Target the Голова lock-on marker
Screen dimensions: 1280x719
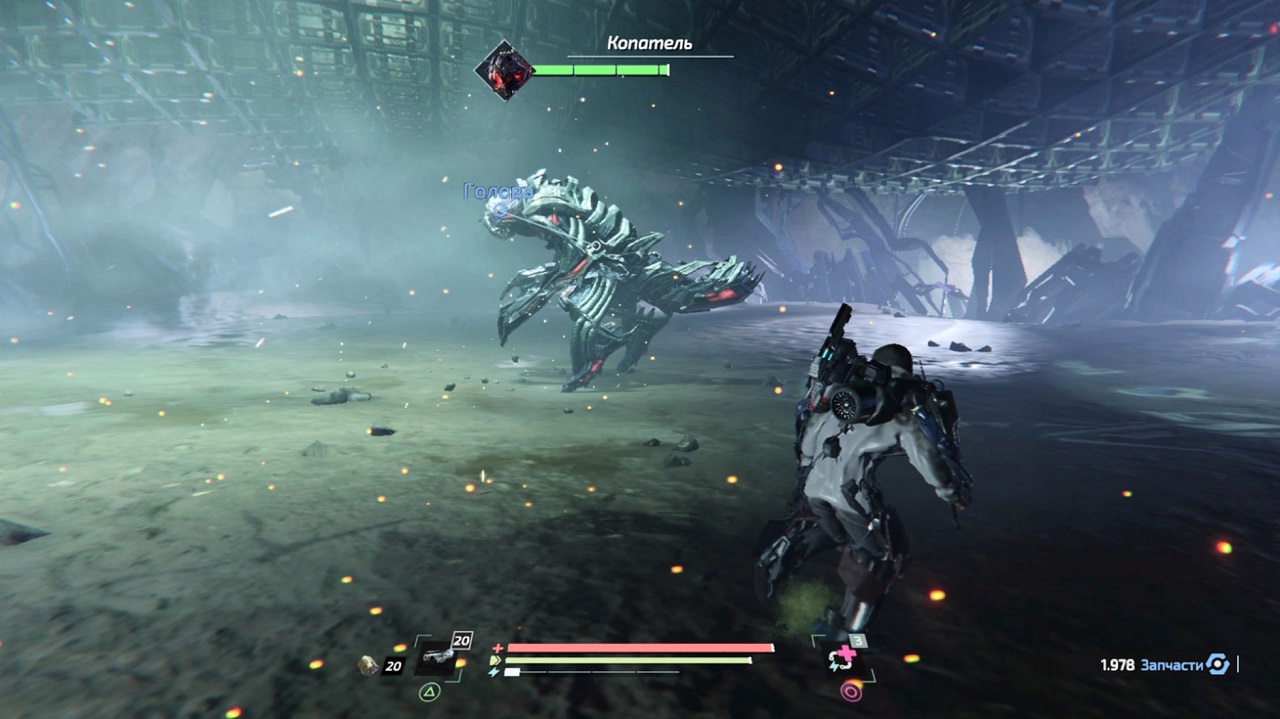(x=499, y=207)
